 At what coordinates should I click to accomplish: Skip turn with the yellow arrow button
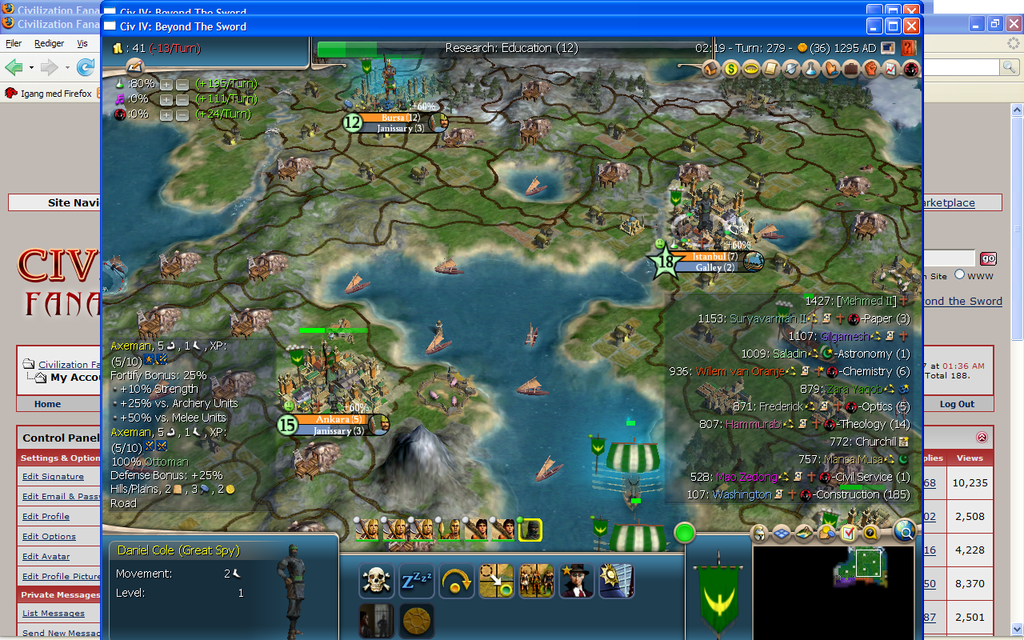(456, 580)
